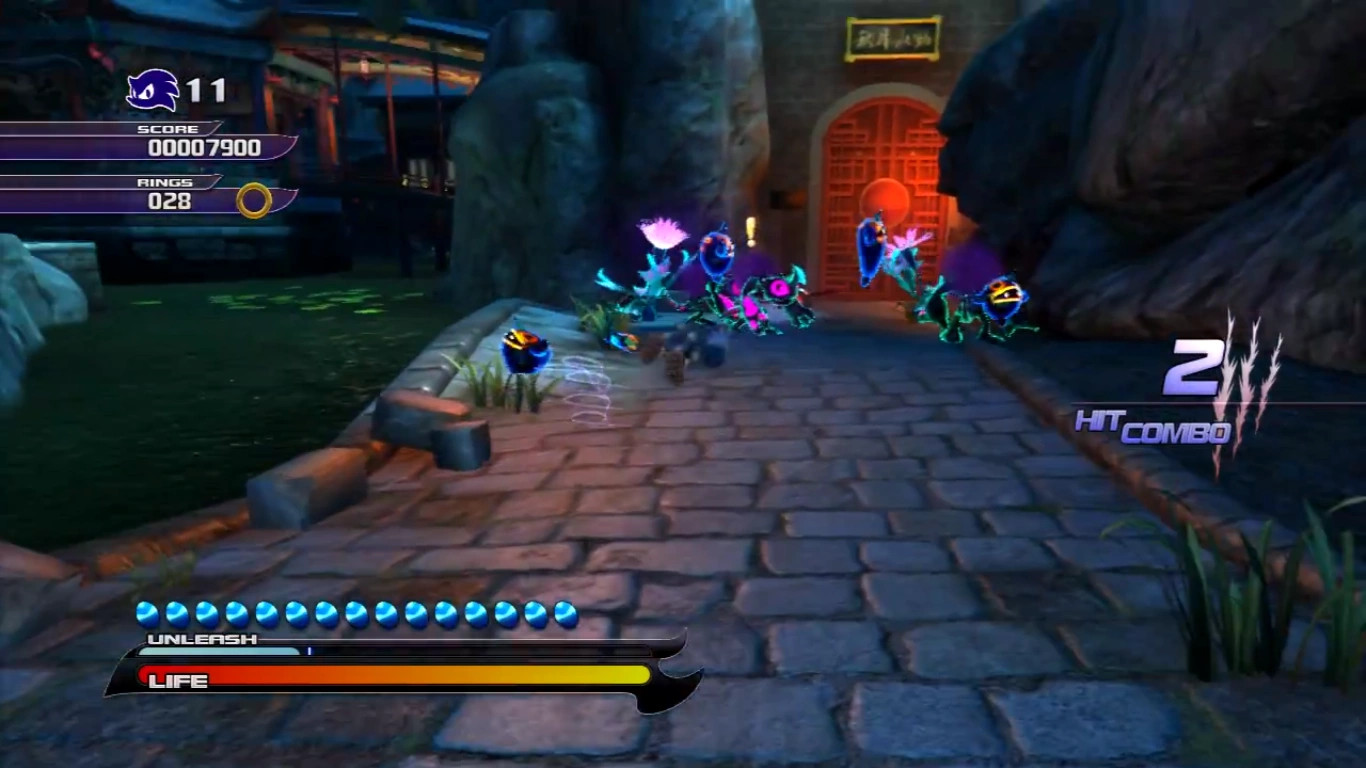Select the gold ring icon

pos(254,200)
